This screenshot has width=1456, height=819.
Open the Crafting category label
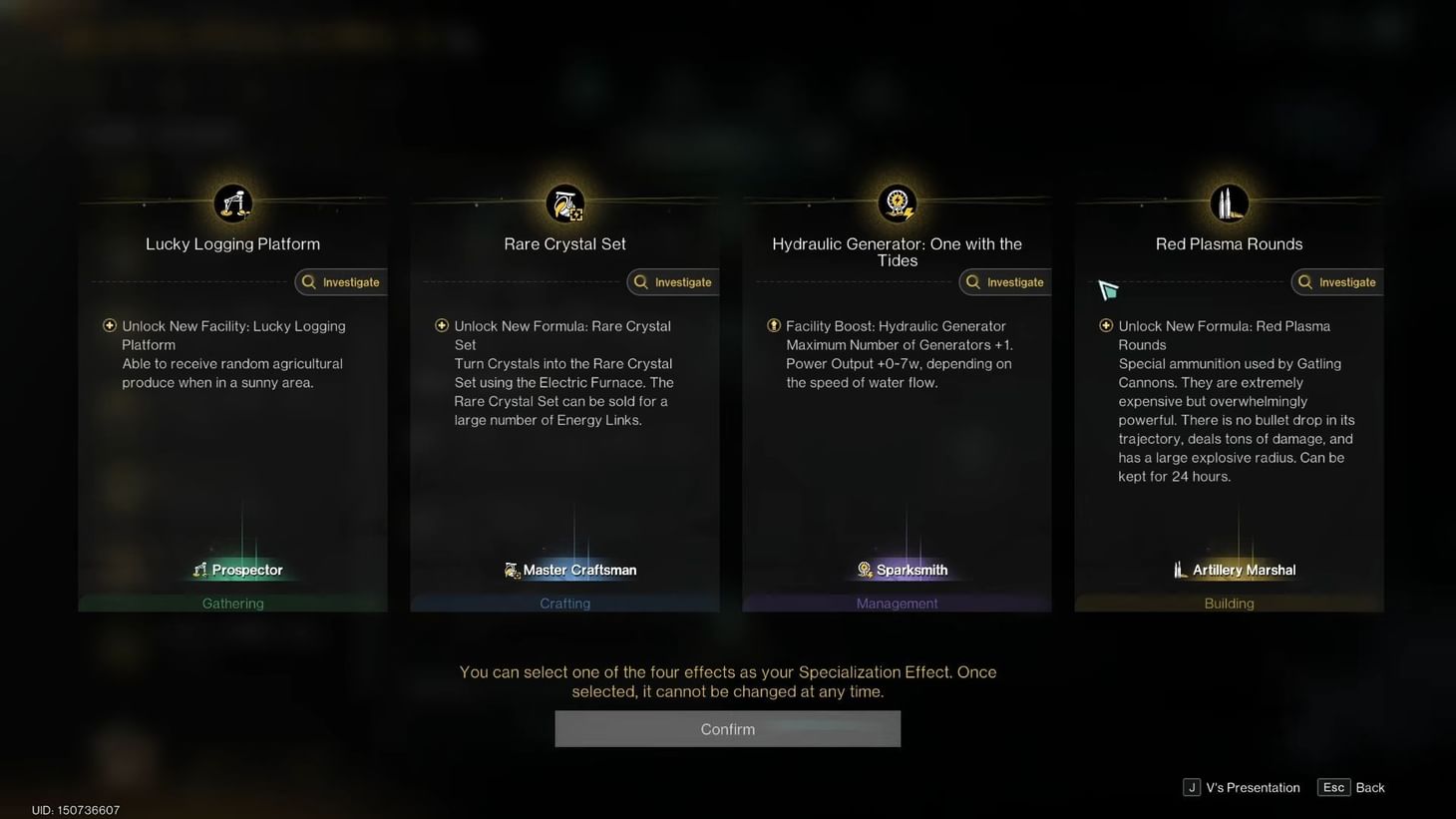tap(564, 603)
